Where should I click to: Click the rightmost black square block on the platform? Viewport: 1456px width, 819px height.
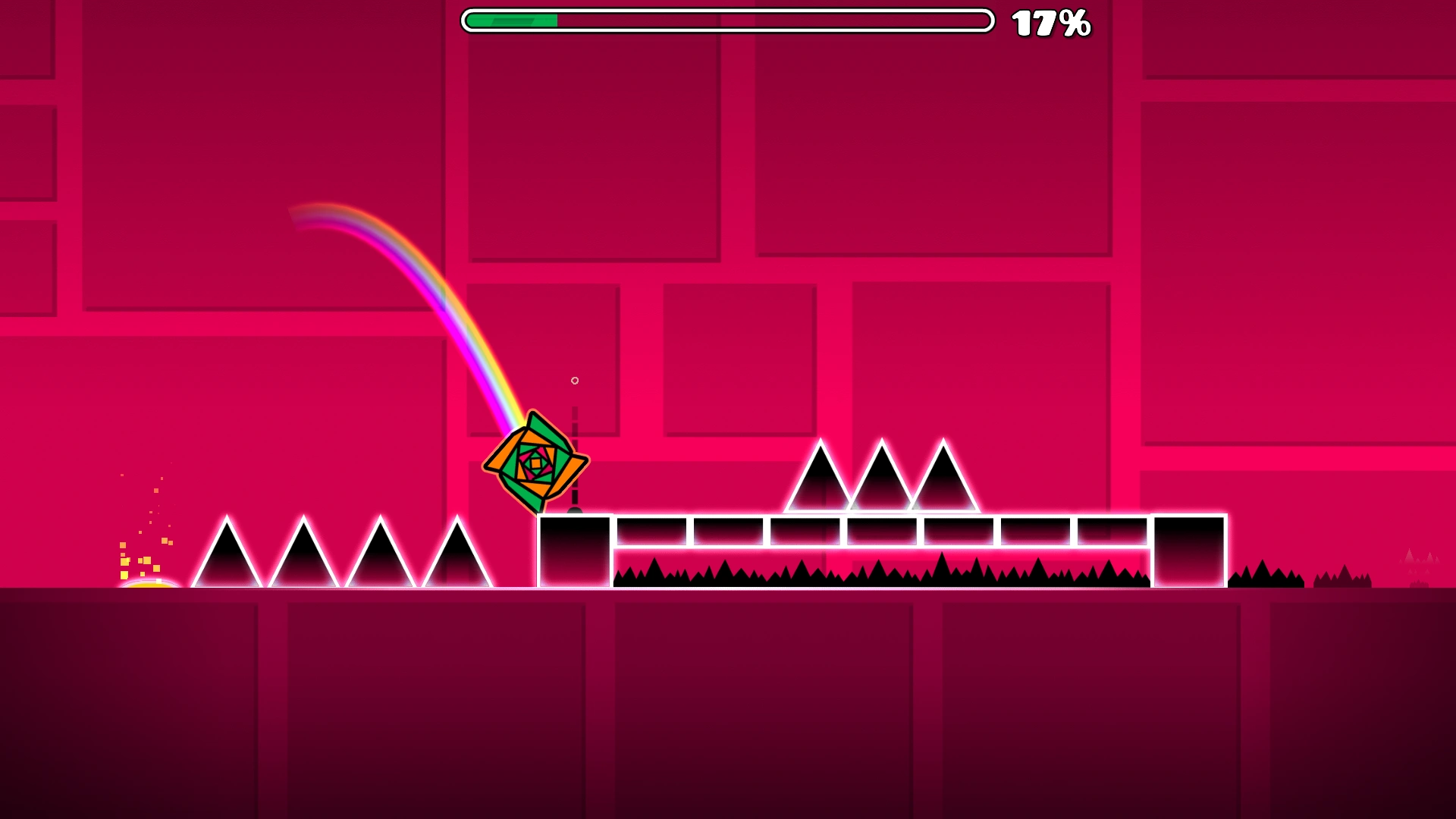click(x=1189, y=550)
